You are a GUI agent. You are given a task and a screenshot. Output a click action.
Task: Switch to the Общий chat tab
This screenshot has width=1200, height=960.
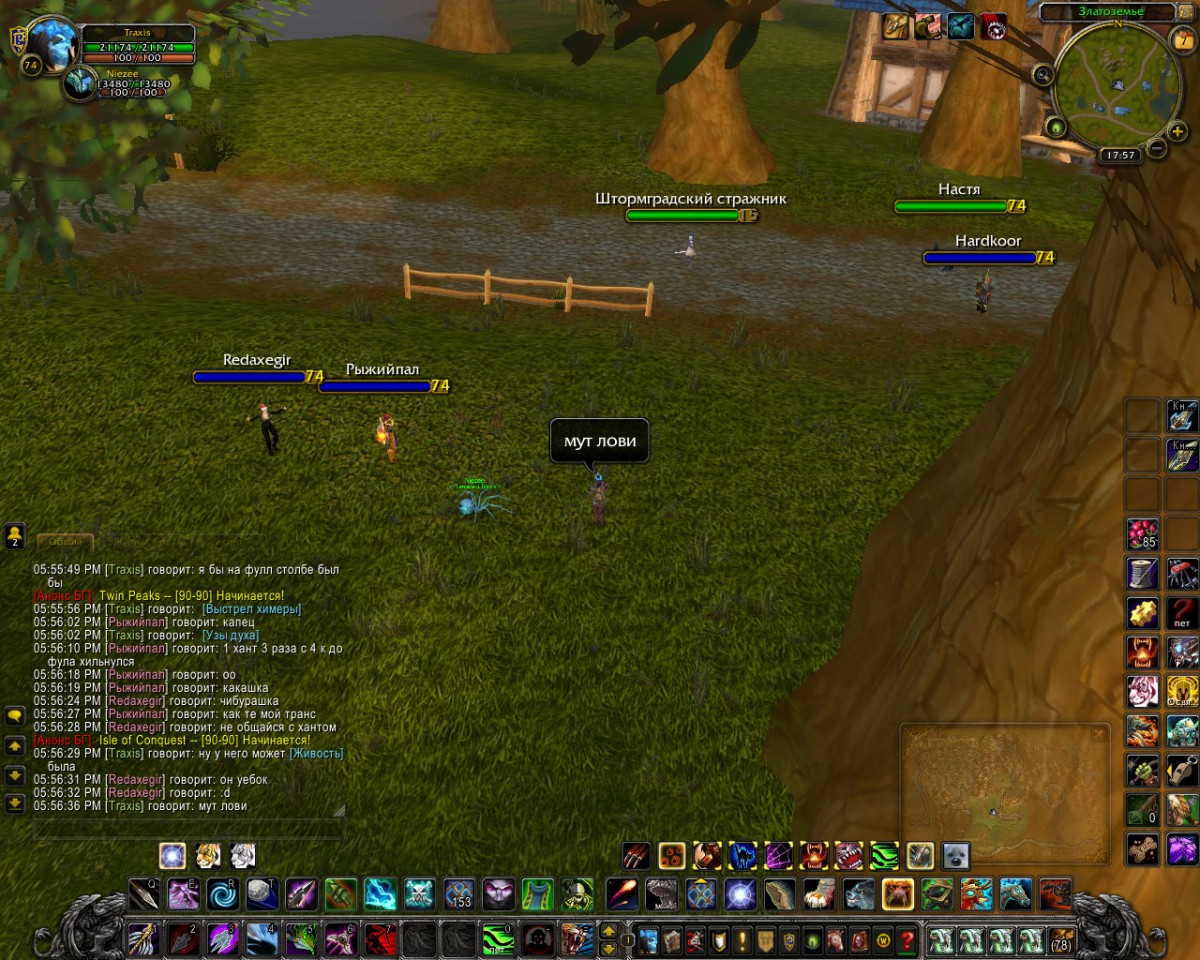[65, 542]
